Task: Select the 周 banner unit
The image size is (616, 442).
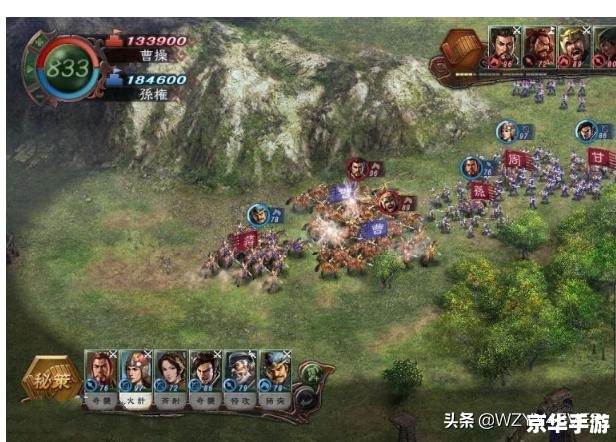Action: click(516, 160)
